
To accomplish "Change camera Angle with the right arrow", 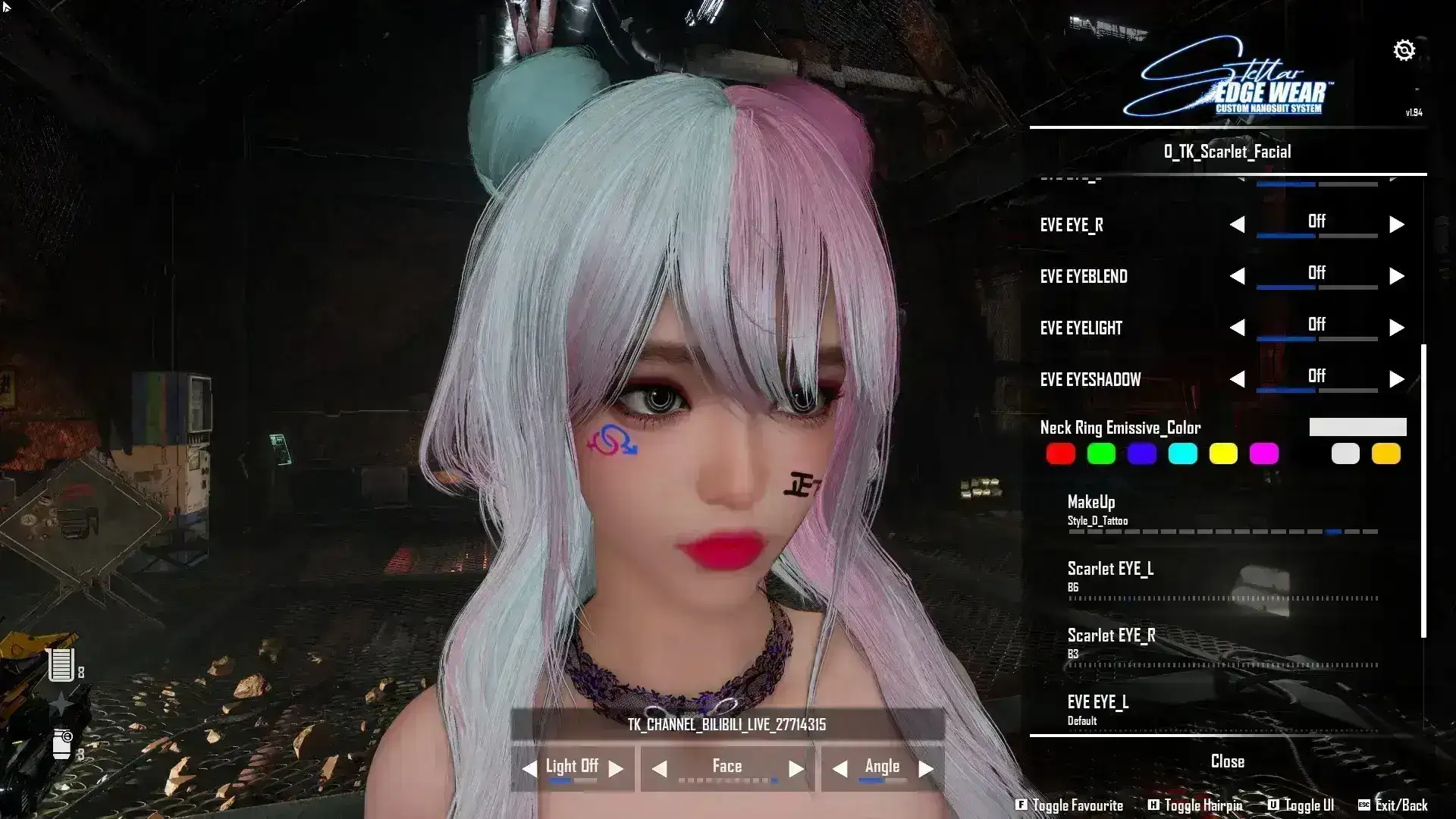I will click(x=926, y=769).
